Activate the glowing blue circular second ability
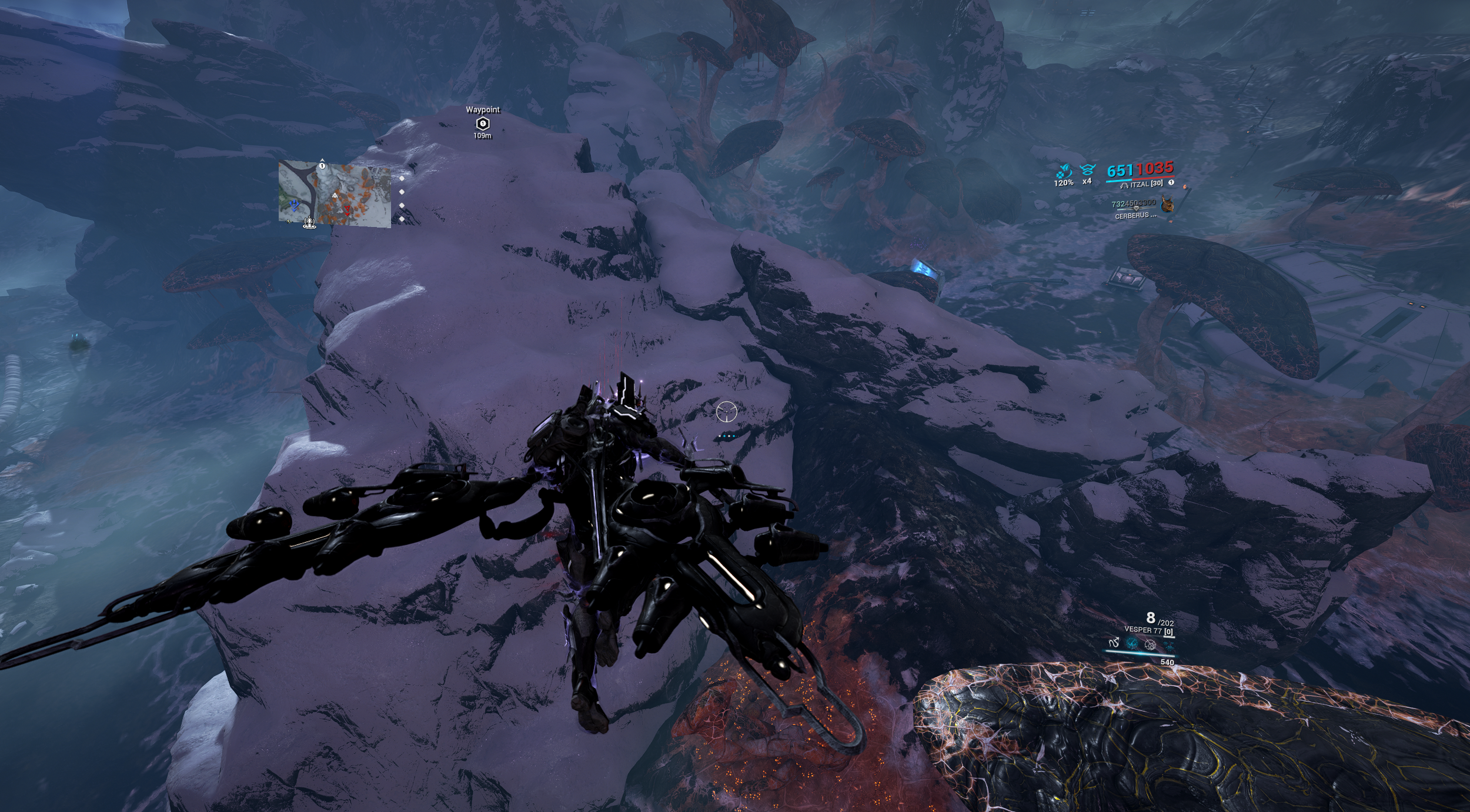 [x=1131, y=644]
